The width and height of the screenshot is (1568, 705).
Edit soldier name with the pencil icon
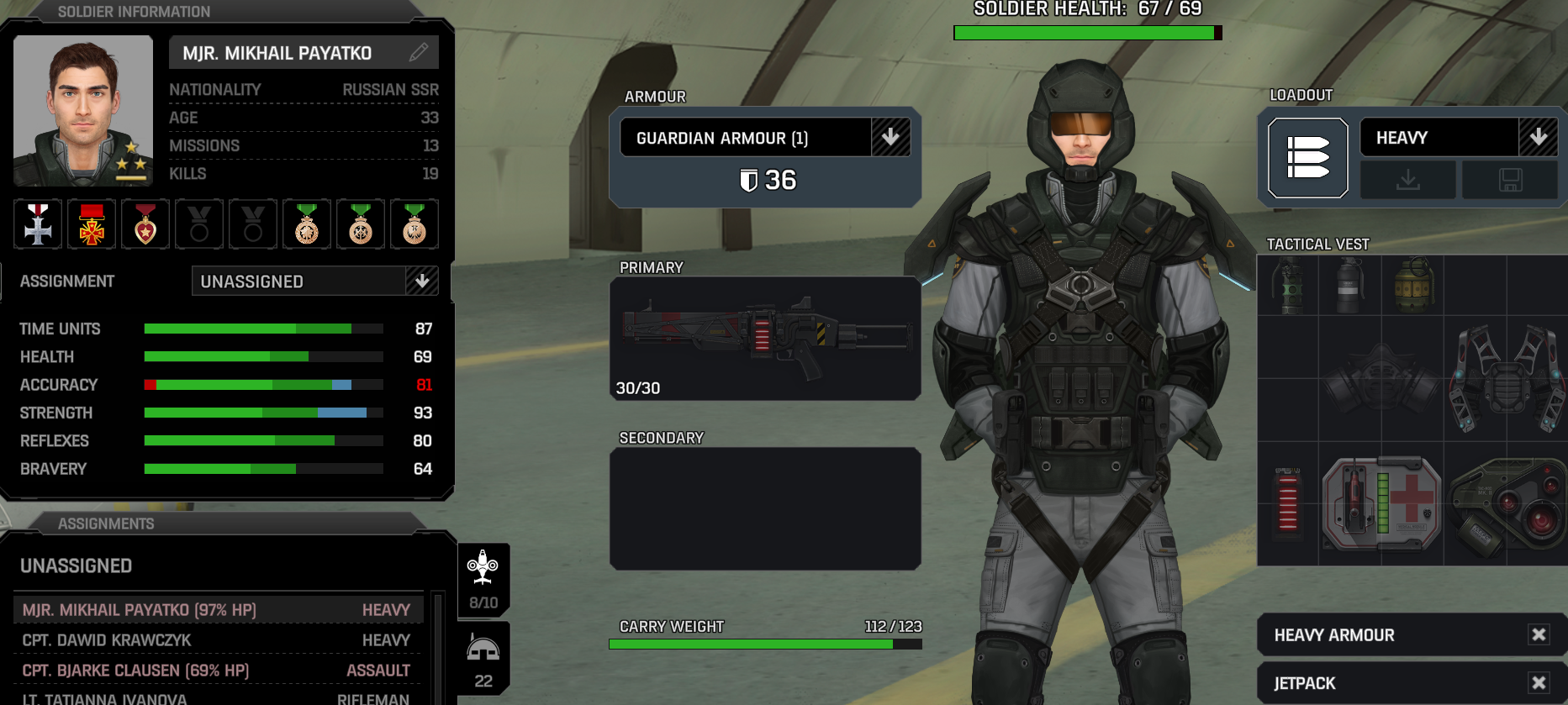(418, 52)
